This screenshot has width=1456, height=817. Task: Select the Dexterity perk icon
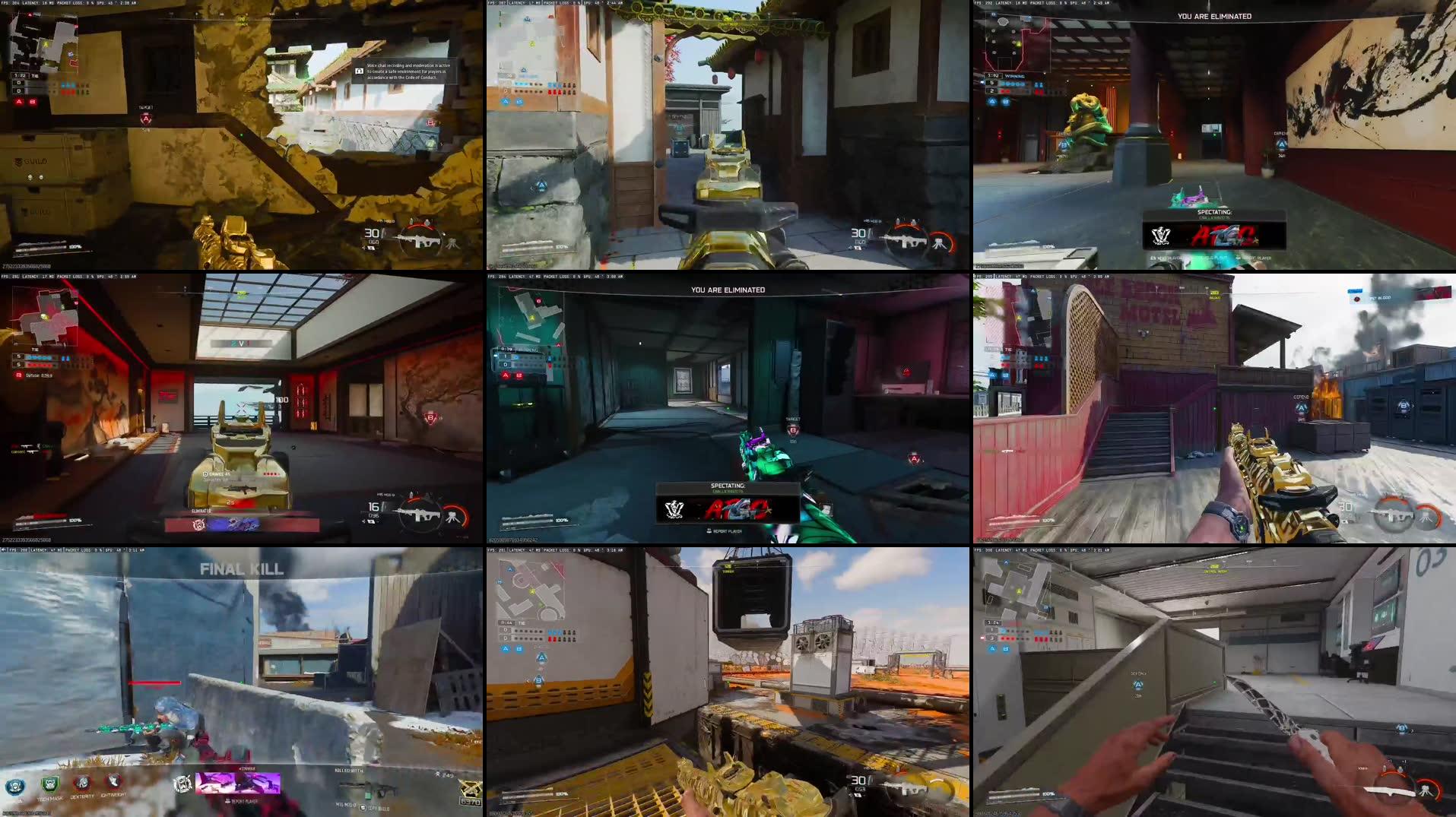pyautogui.click(x=80, y=784)
